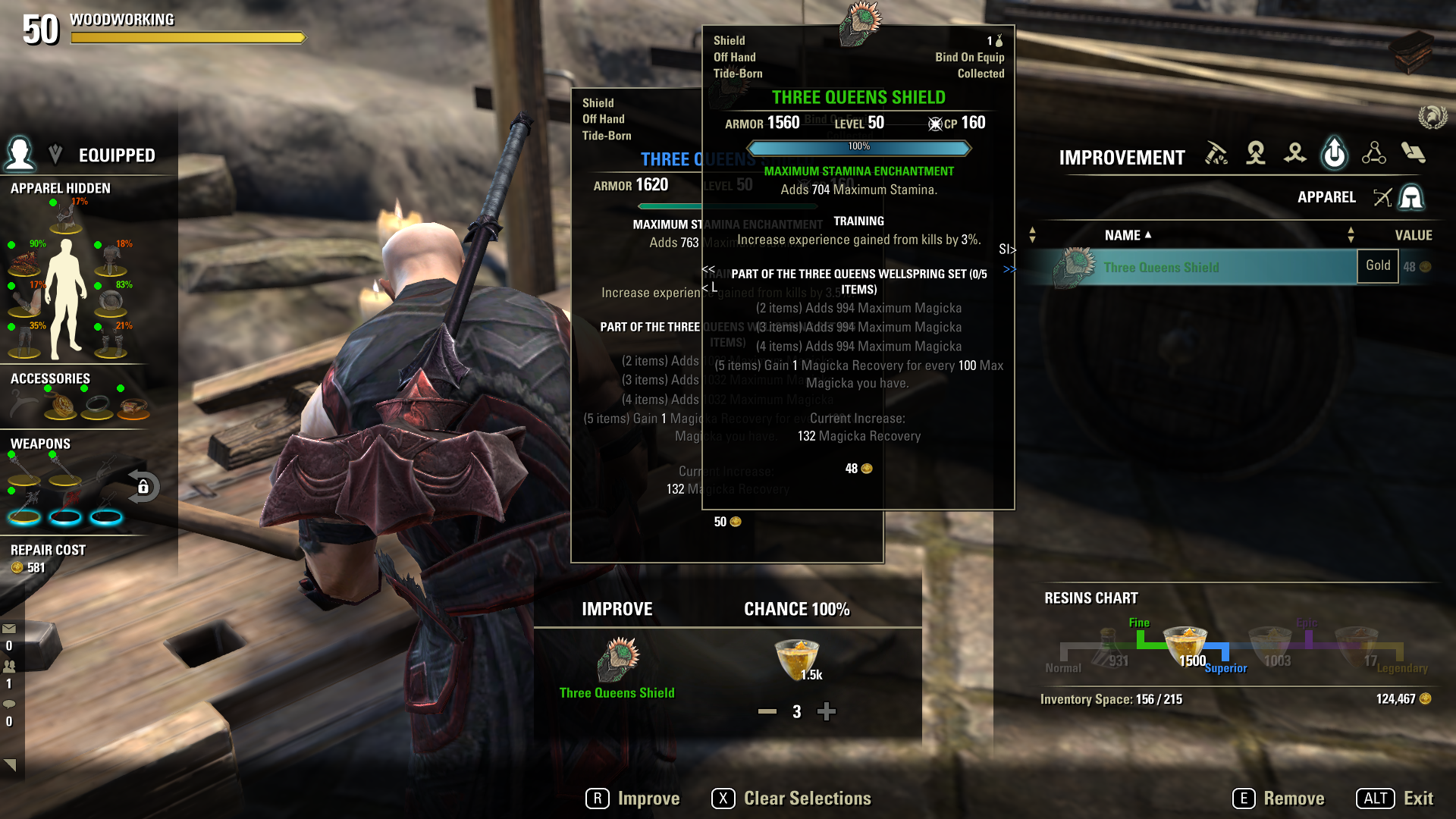Filter list by the bow weapons icon
This screenshot has width=1456, height=819.
[1382, 198]
